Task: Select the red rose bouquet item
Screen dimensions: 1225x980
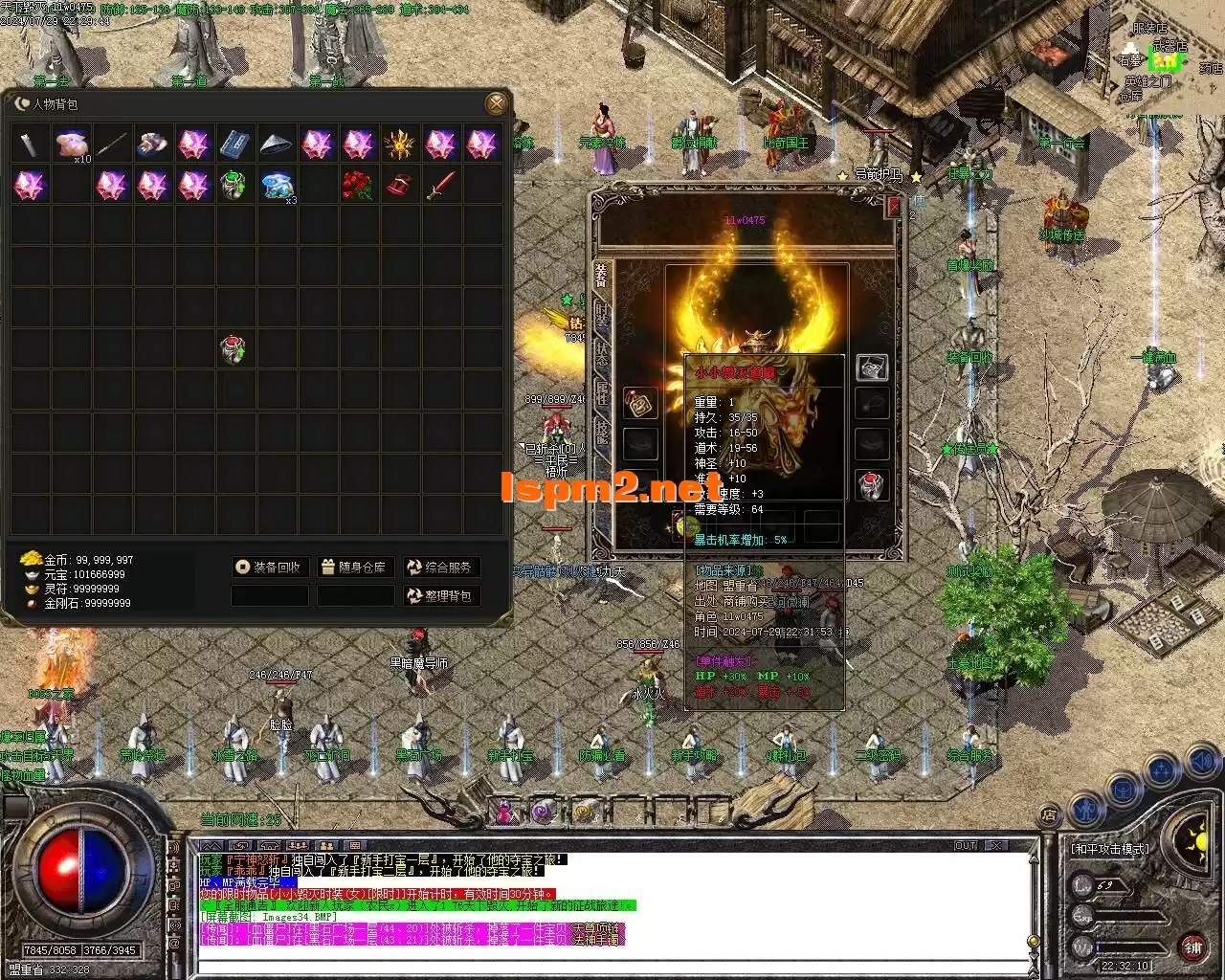Action: coord(357,185)
